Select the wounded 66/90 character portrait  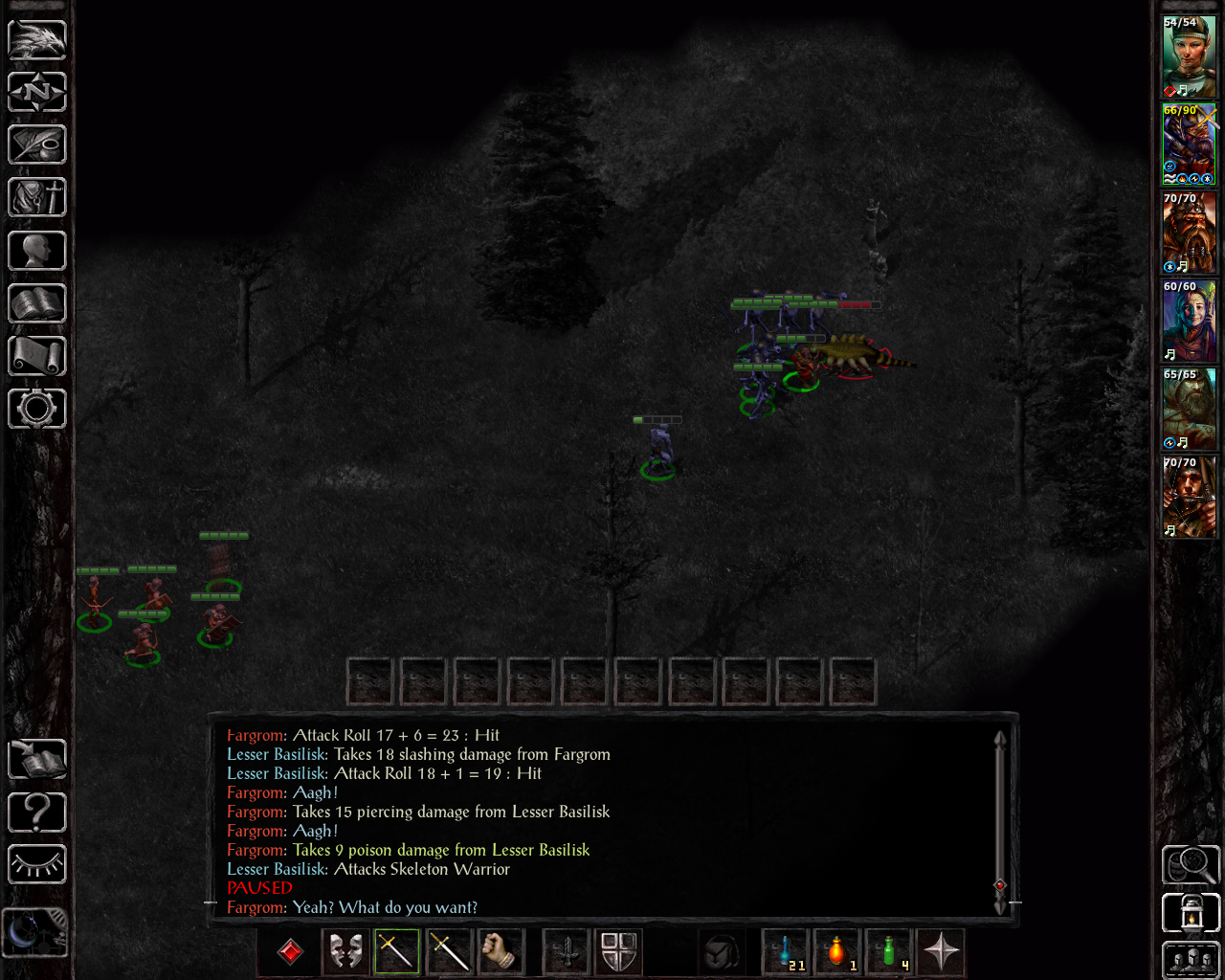click(x=1189, y=145)
